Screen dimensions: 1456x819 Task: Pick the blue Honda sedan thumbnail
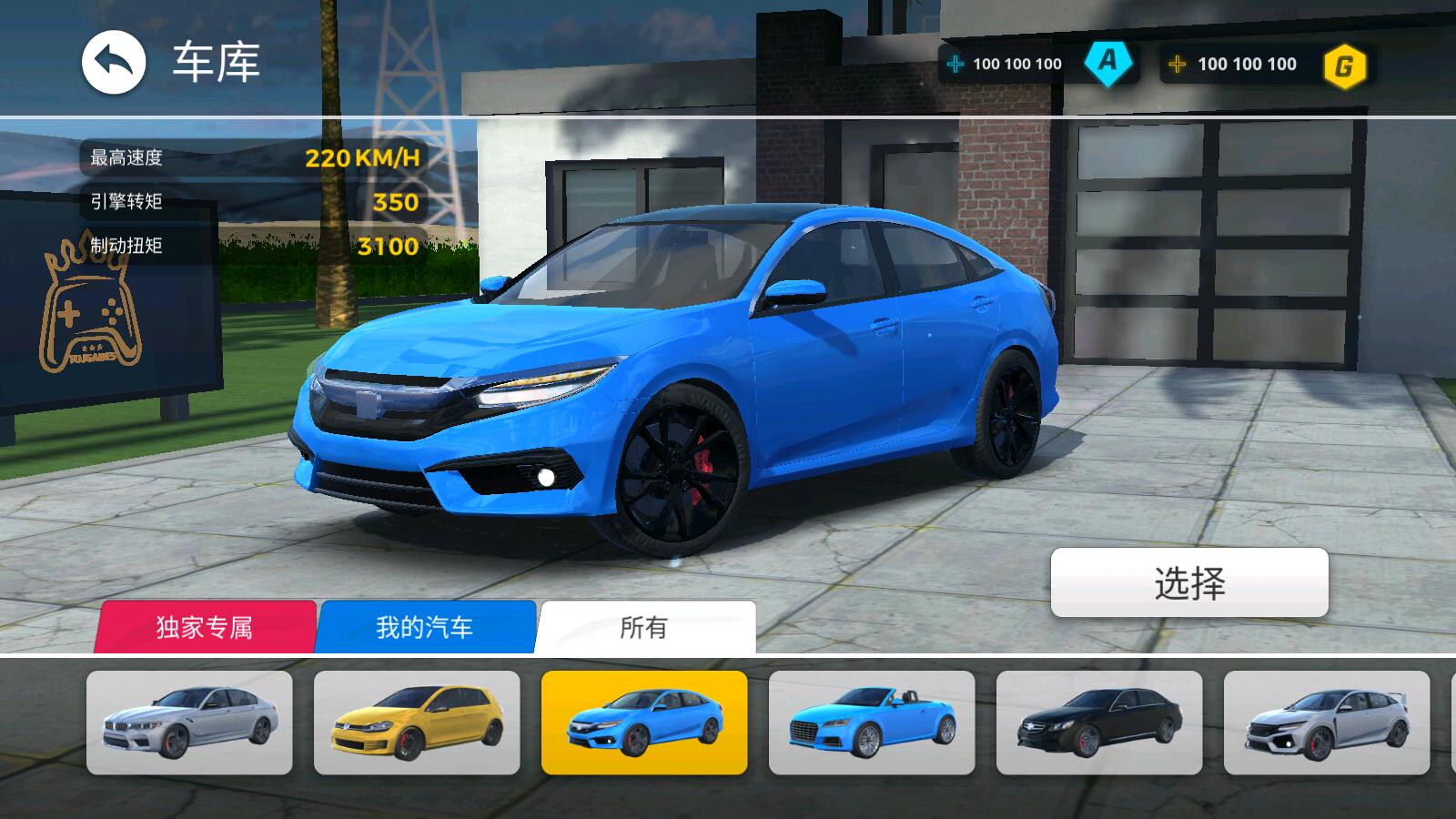click(644, 723)
